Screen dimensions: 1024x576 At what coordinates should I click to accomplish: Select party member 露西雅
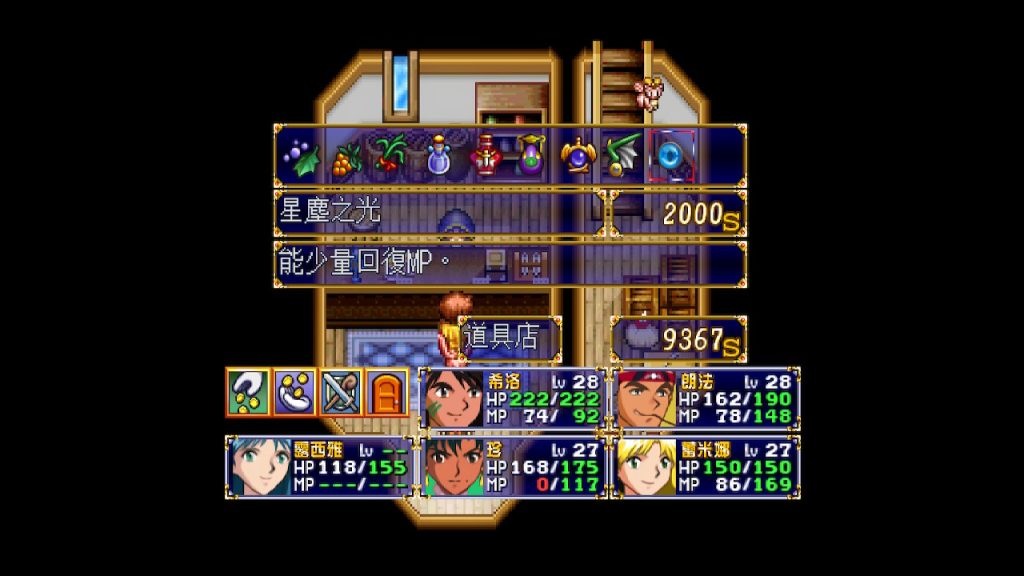pyautogui.click(x=319, y=466)
